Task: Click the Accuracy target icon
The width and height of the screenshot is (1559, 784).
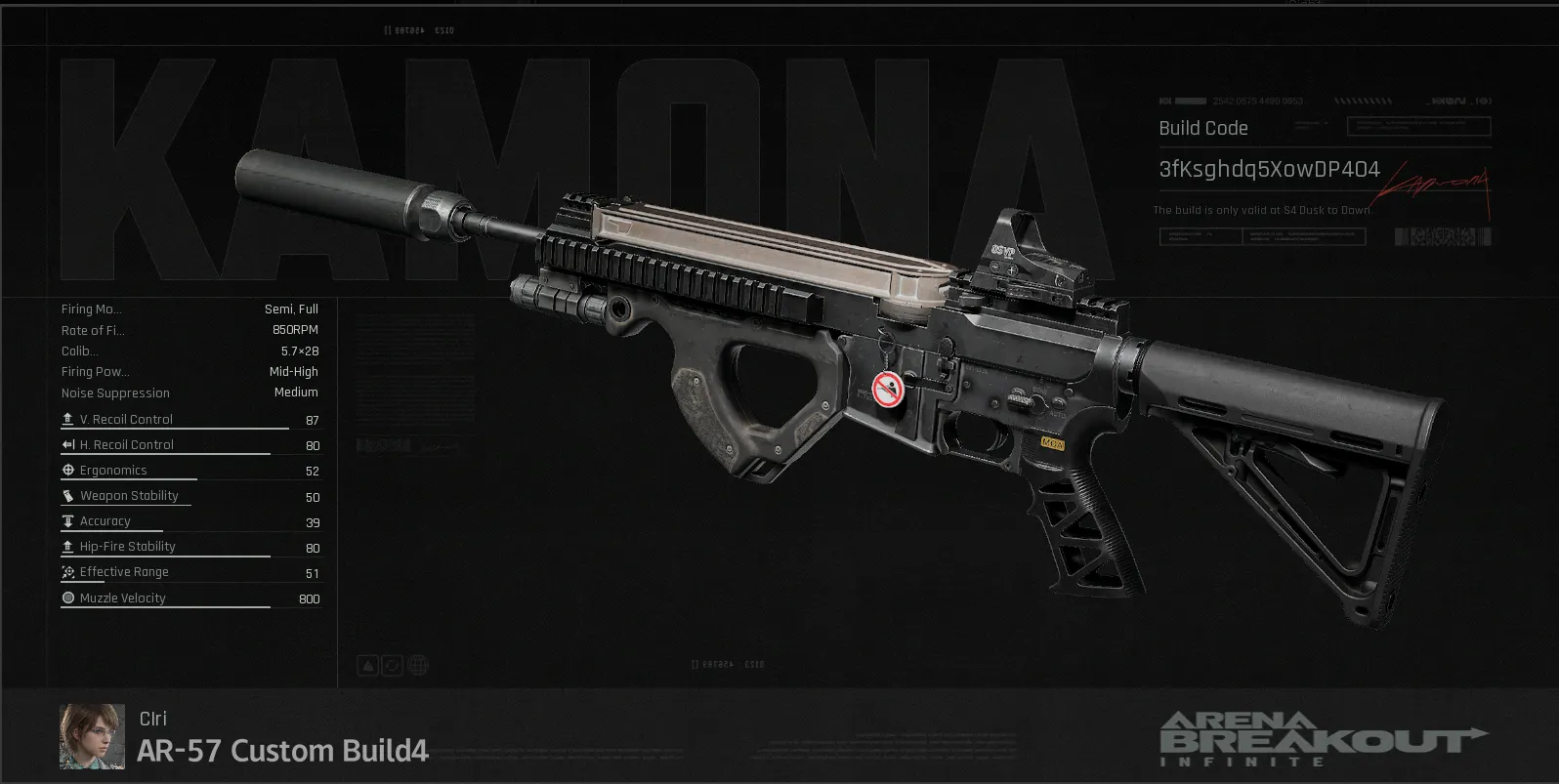Action: tap(67, 520)
